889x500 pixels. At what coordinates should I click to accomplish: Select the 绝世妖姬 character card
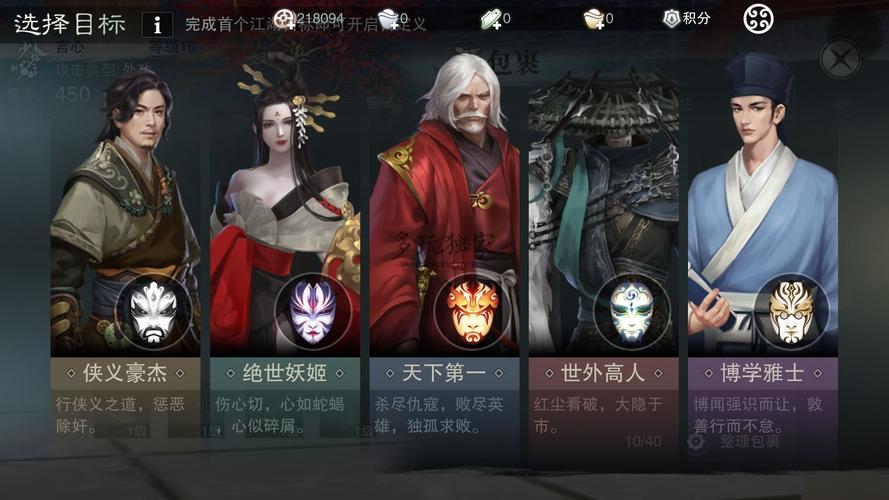click(x=285, y=250)
